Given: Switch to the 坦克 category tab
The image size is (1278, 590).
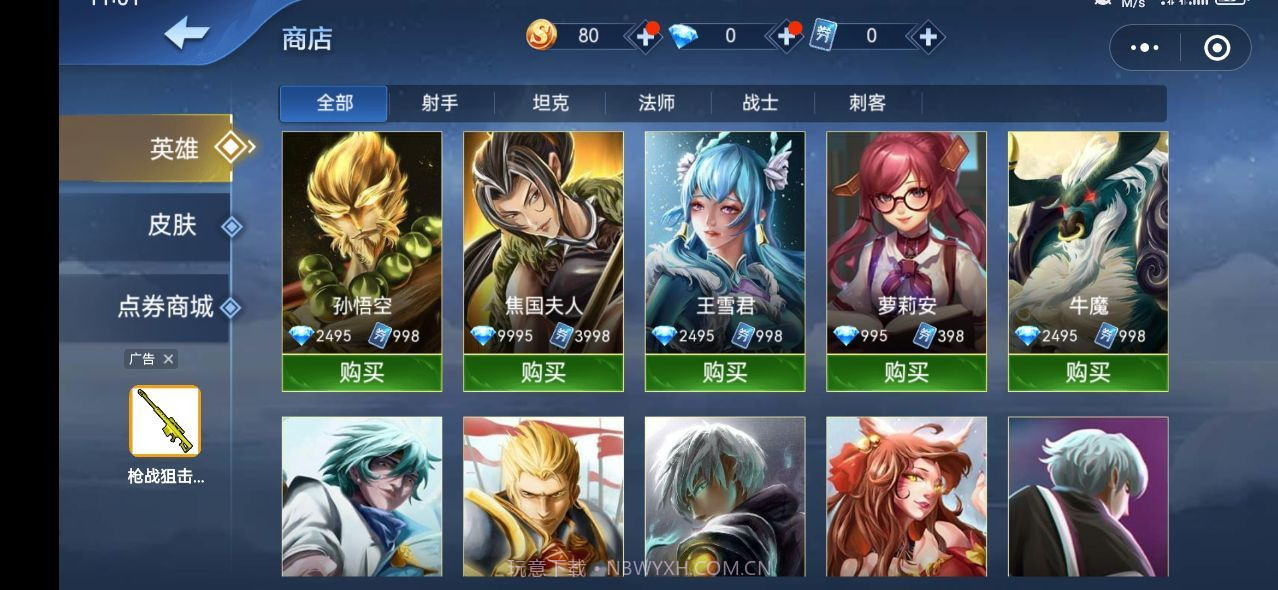Looking at the screenshot, I should (550, 103).
